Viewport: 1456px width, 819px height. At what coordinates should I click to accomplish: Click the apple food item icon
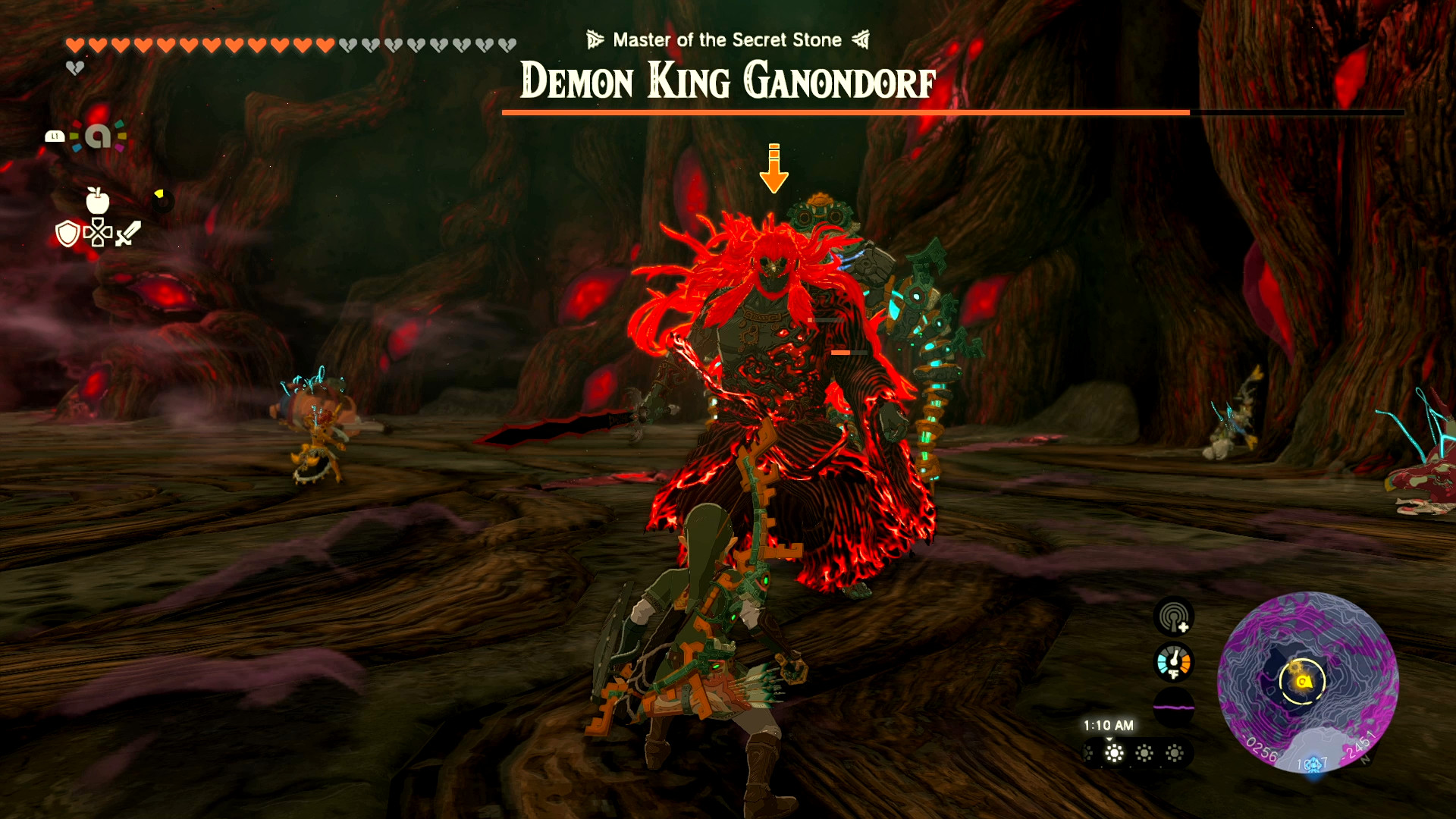click(x=99, y=201)
